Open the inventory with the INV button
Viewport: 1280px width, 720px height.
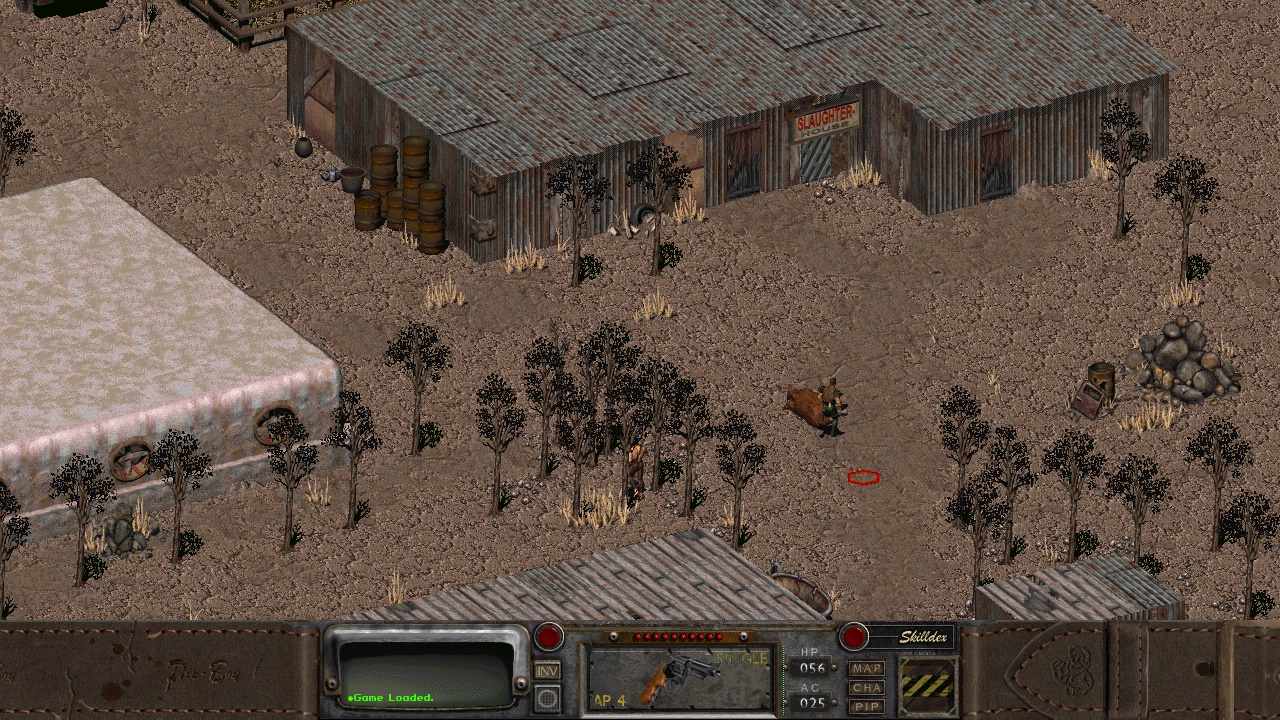click(547, 671)
